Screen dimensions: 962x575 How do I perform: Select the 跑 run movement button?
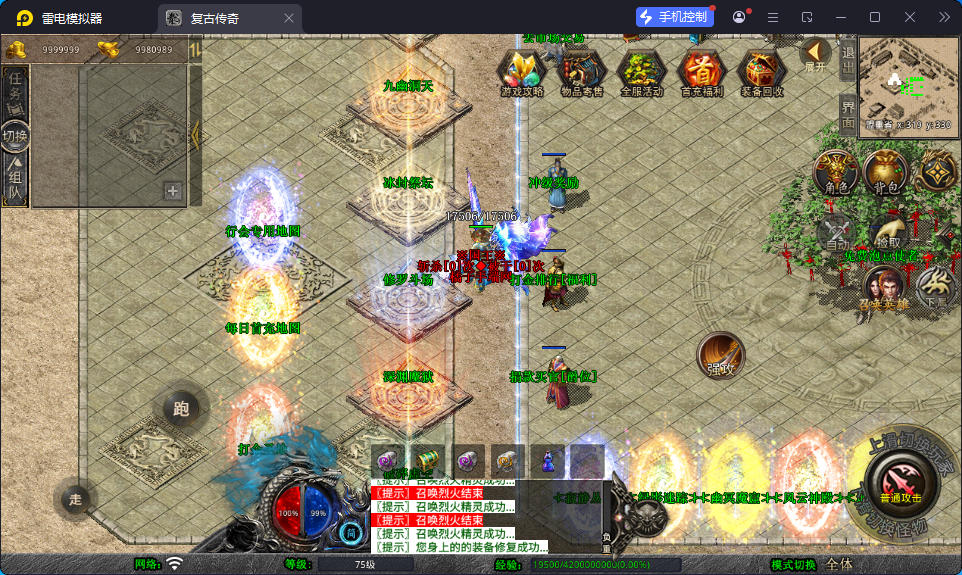click(181, 408)
